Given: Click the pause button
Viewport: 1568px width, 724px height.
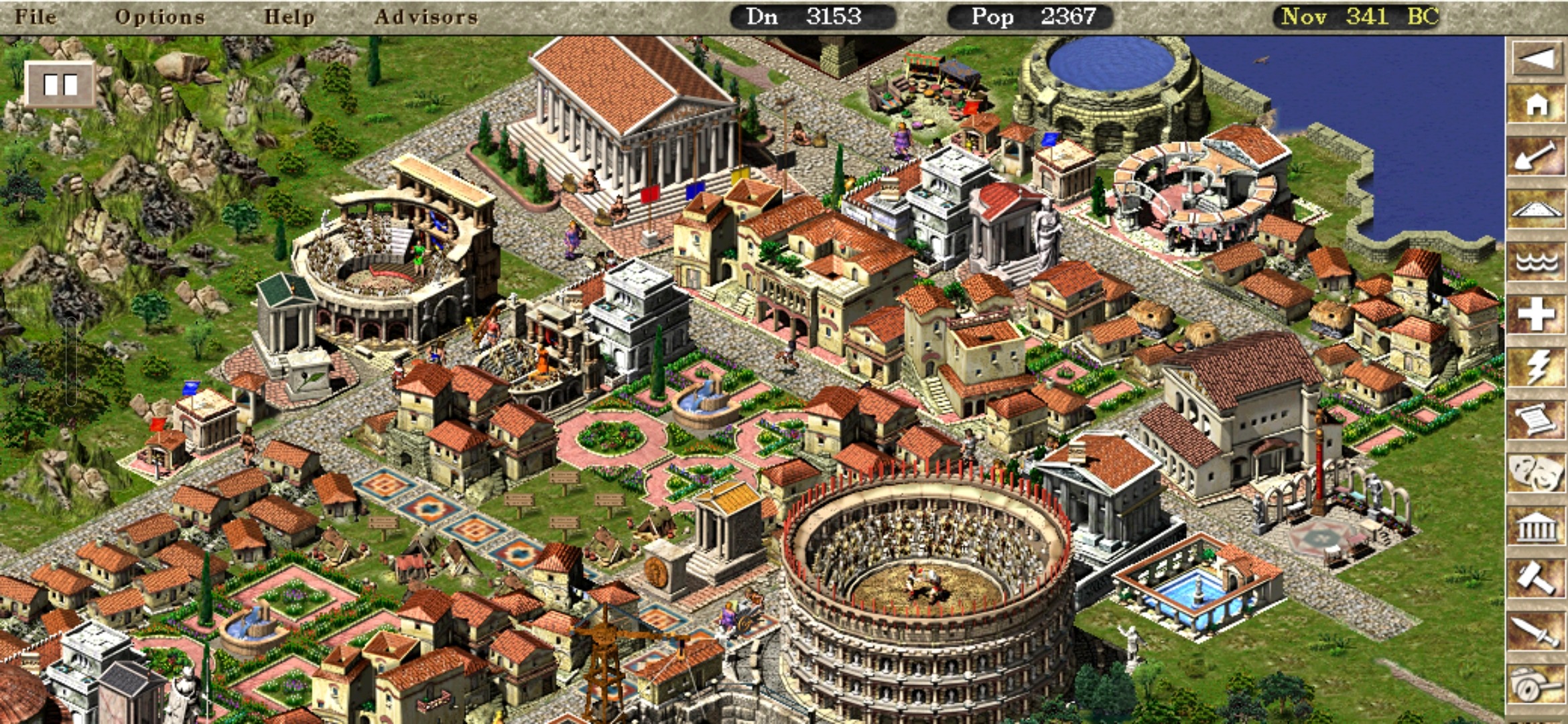Looking at the screenshot, I should click(60, 84).
